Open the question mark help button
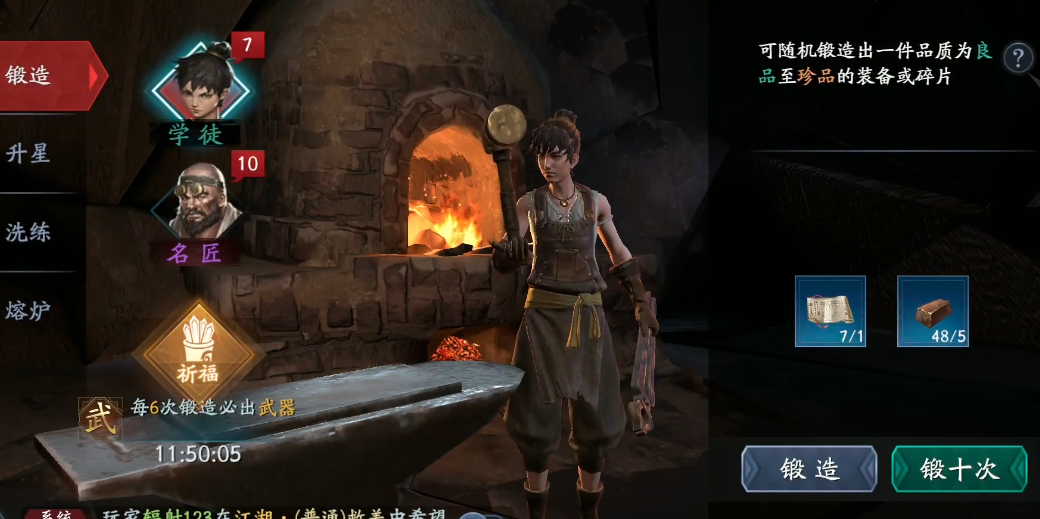Viewport: 1040px width, 519px height. (1018, 57)
